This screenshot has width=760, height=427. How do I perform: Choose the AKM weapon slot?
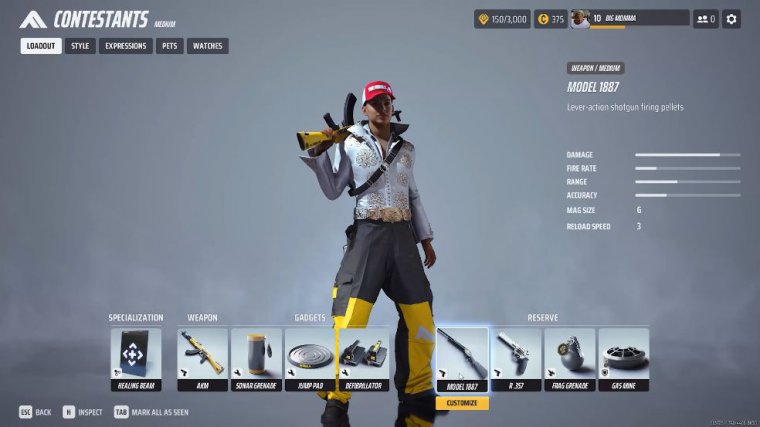click(202, 359)
